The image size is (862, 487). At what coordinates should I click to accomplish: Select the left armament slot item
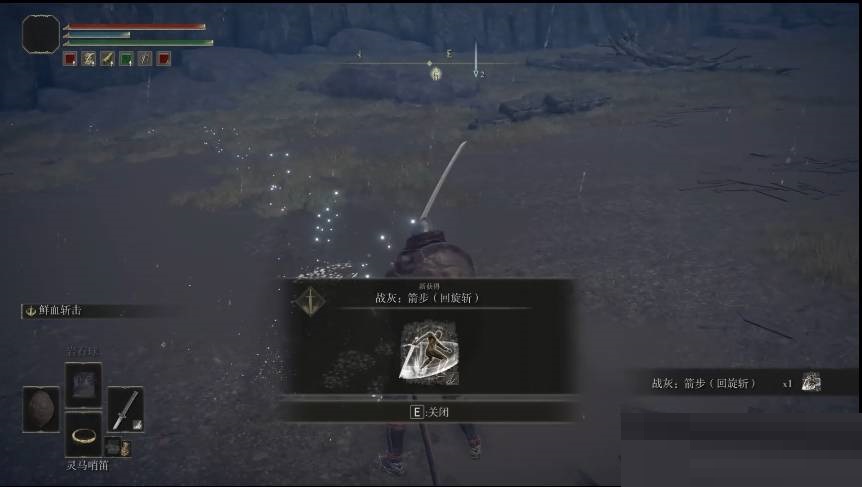click(x=42, y=409)
